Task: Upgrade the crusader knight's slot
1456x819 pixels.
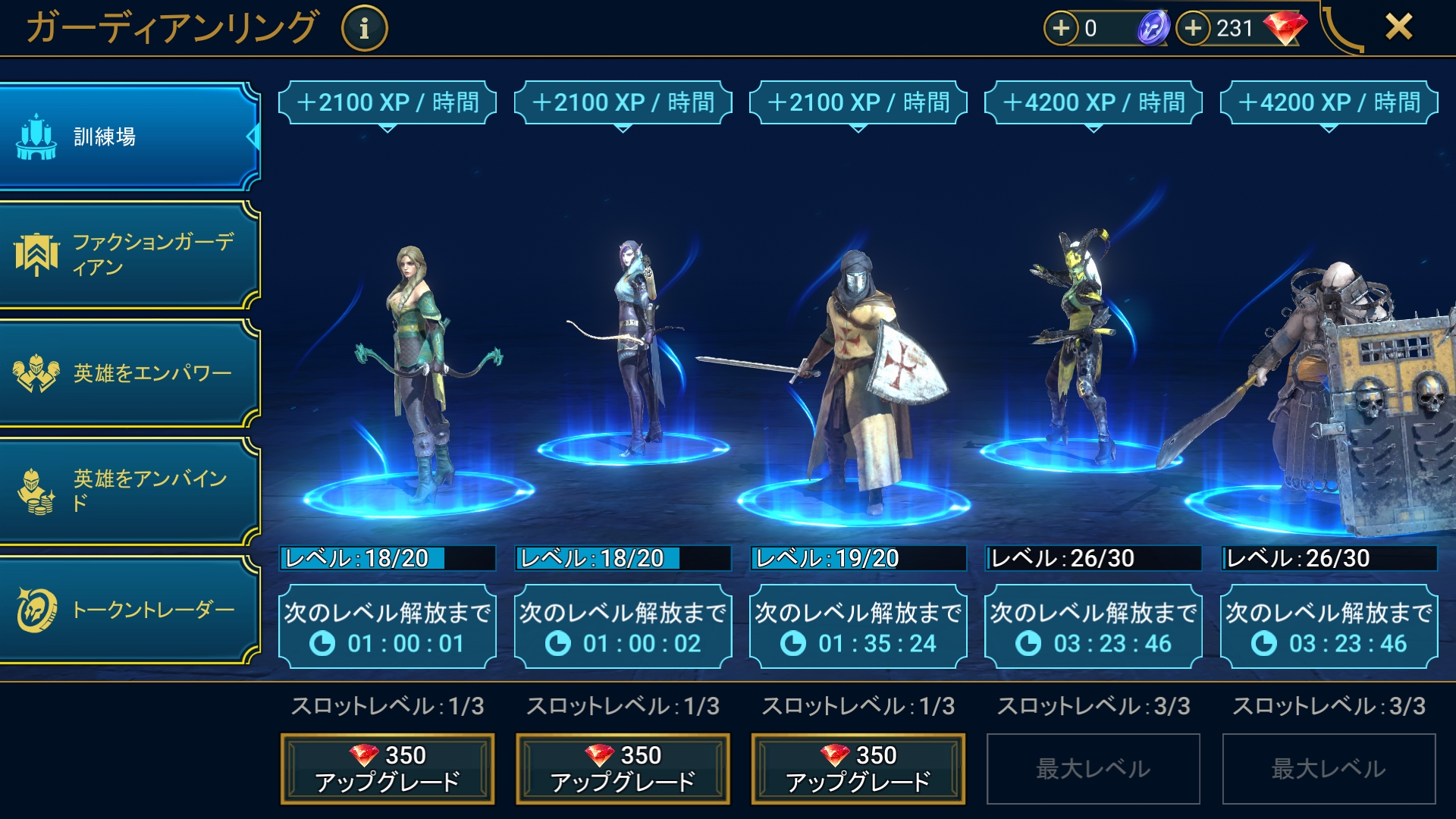Action: pyautogui.click(x=858, y=768)
